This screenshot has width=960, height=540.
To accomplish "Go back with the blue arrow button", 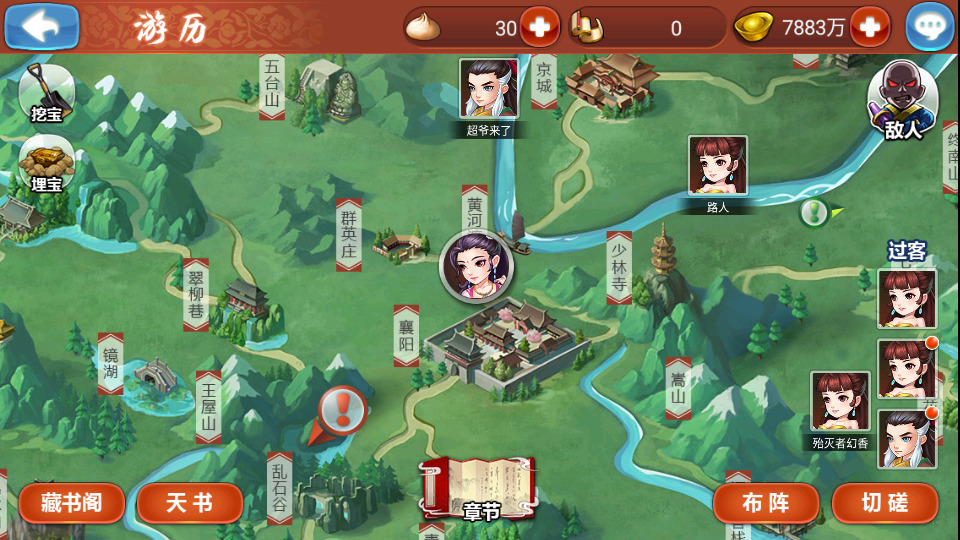I will click(x=42, y=27).
